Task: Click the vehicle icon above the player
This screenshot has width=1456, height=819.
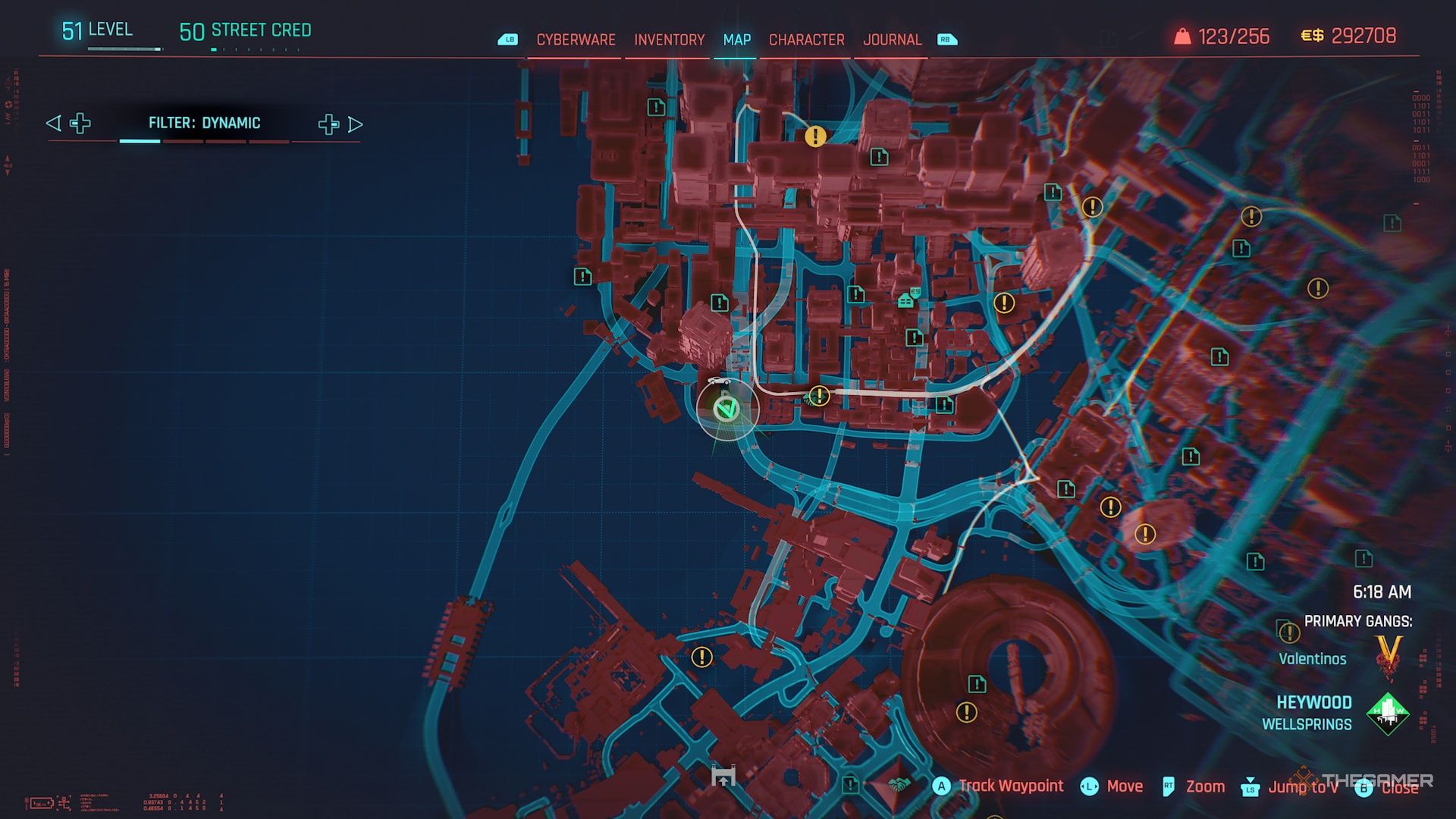Action: (717, 381)
